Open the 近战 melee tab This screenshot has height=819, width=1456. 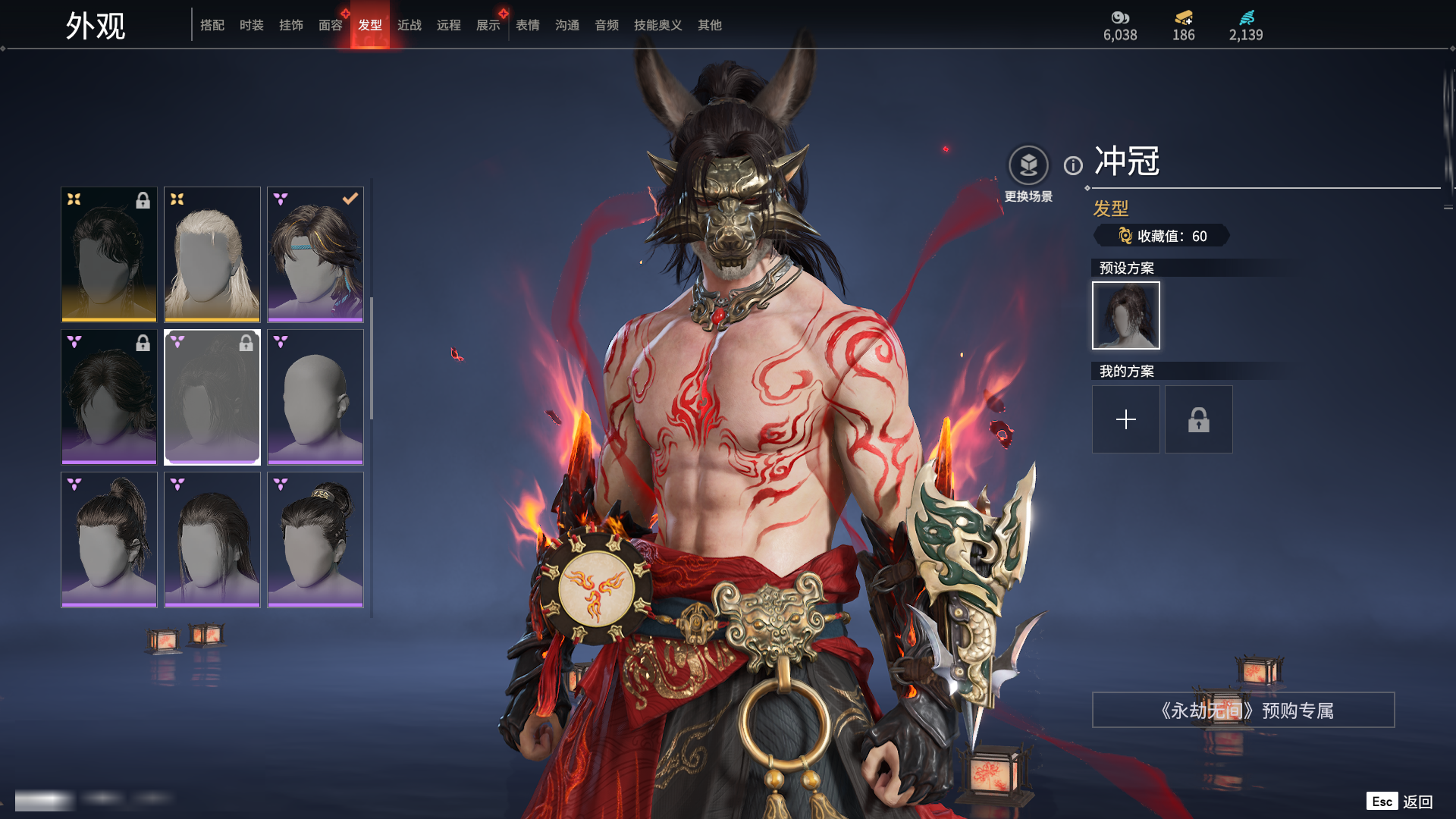point(409,25)
